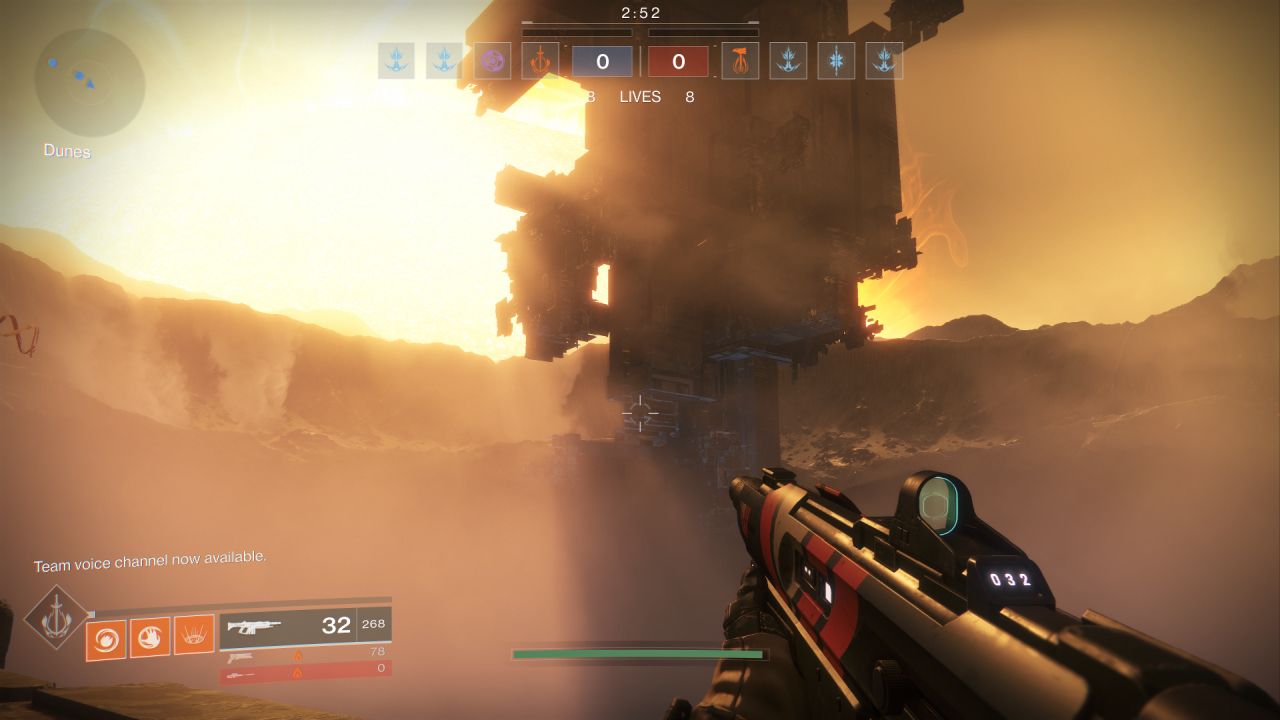Toggle the leftmost blue teammate emblem
The height and width of the screenshot is (720, 1280).
pos(396,61)
